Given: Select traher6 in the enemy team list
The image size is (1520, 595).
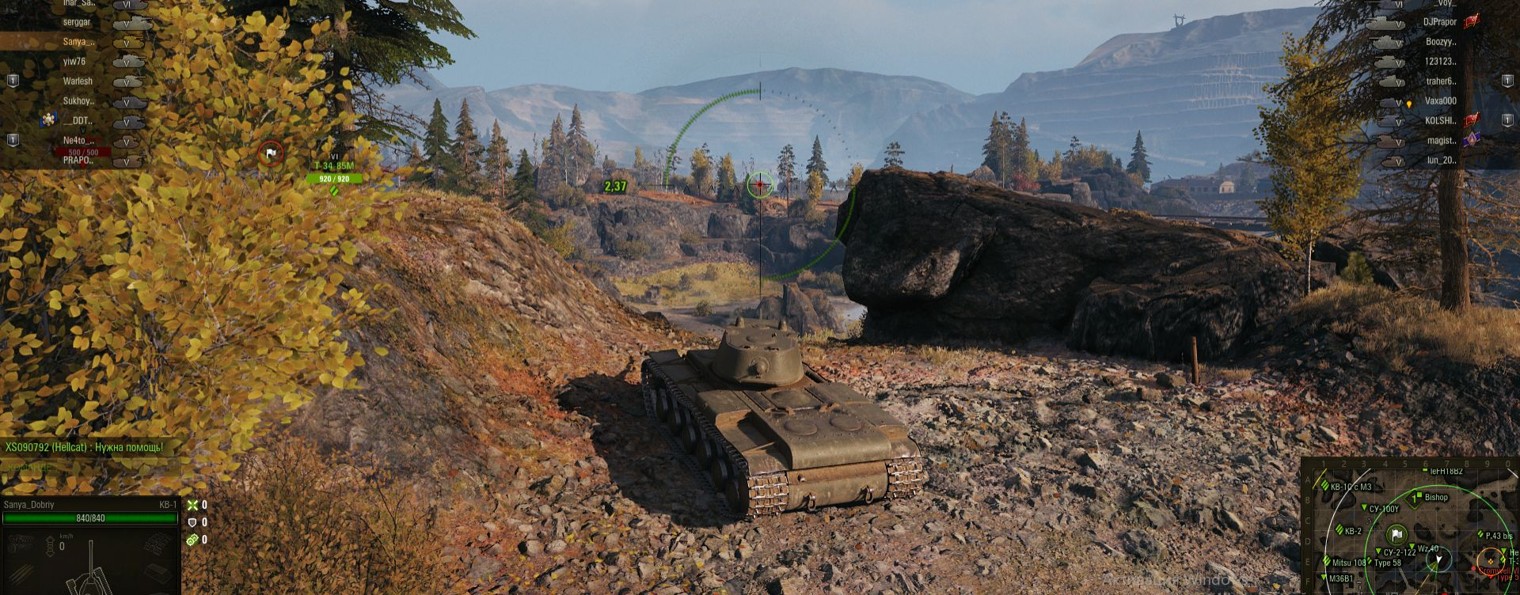Looking at the screenshot, I should [1440, 81].
